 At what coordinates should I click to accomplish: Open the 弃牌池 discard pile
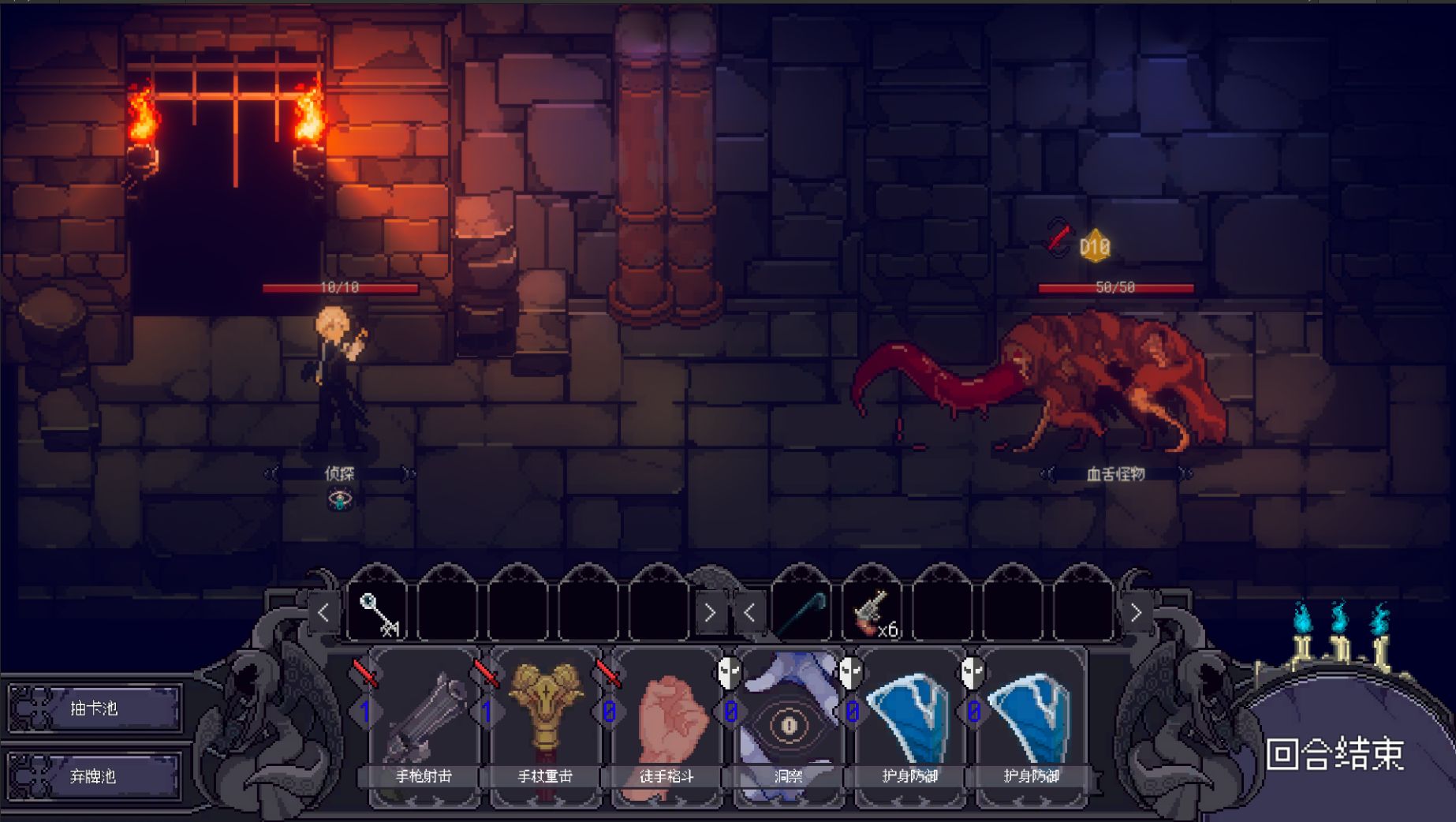click(x=95, y=776)
